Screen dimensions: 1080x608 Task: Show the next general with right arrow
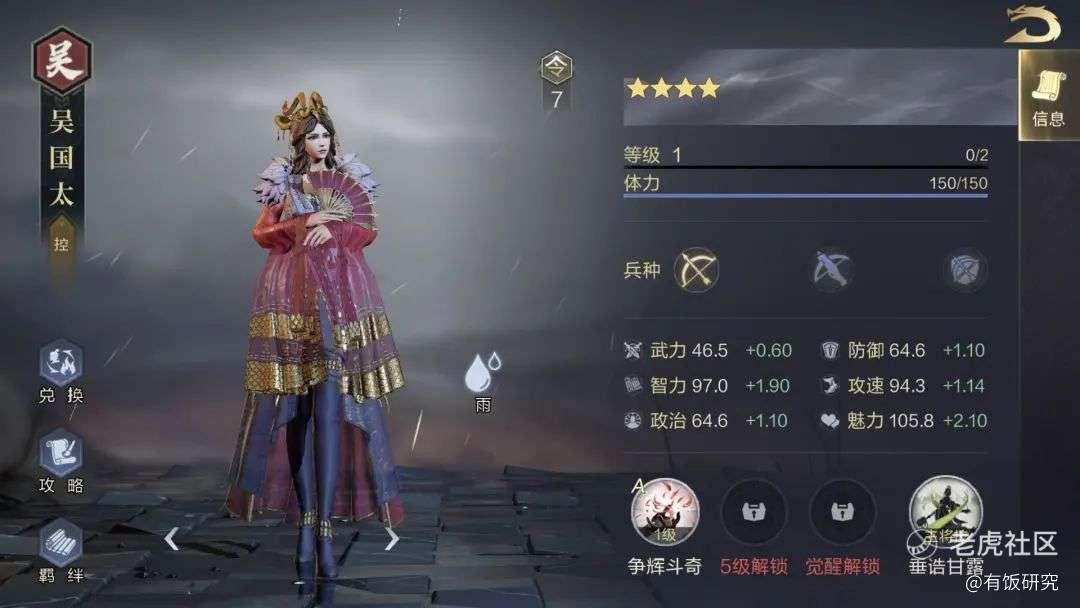[391, 539]
